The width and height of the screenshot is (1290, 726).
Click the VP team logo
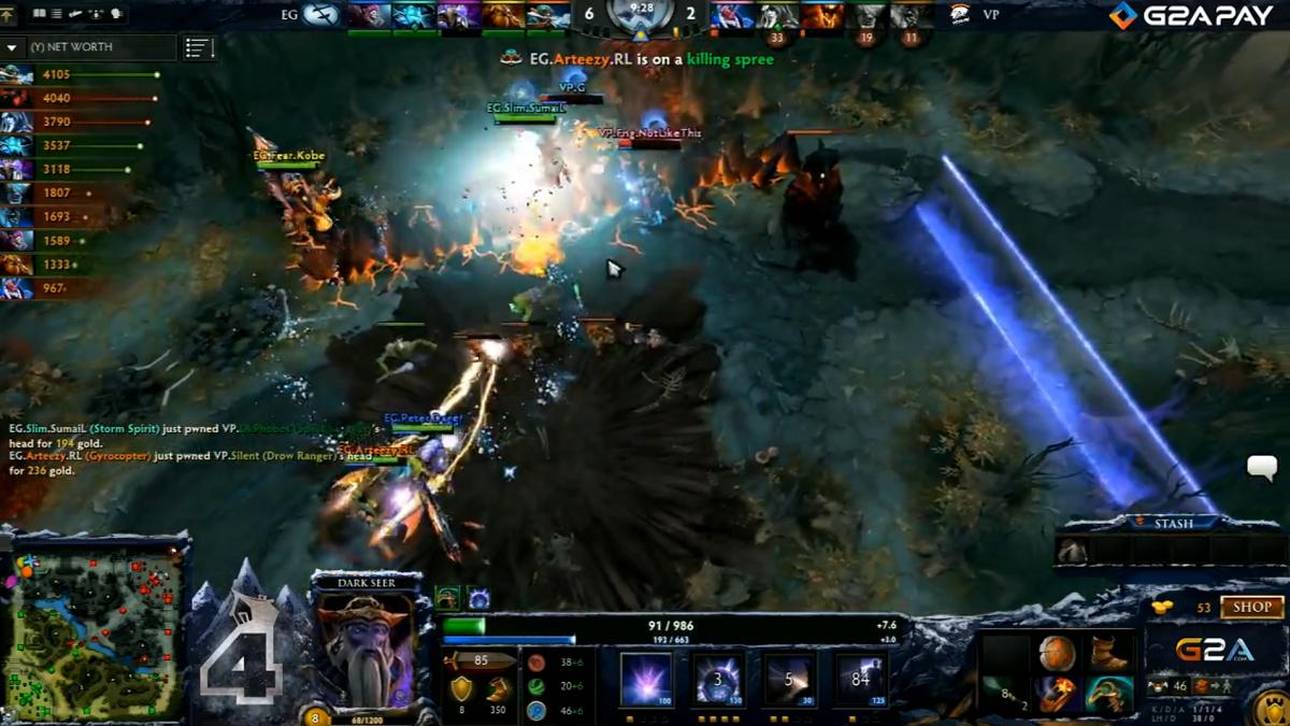point(960,15)
